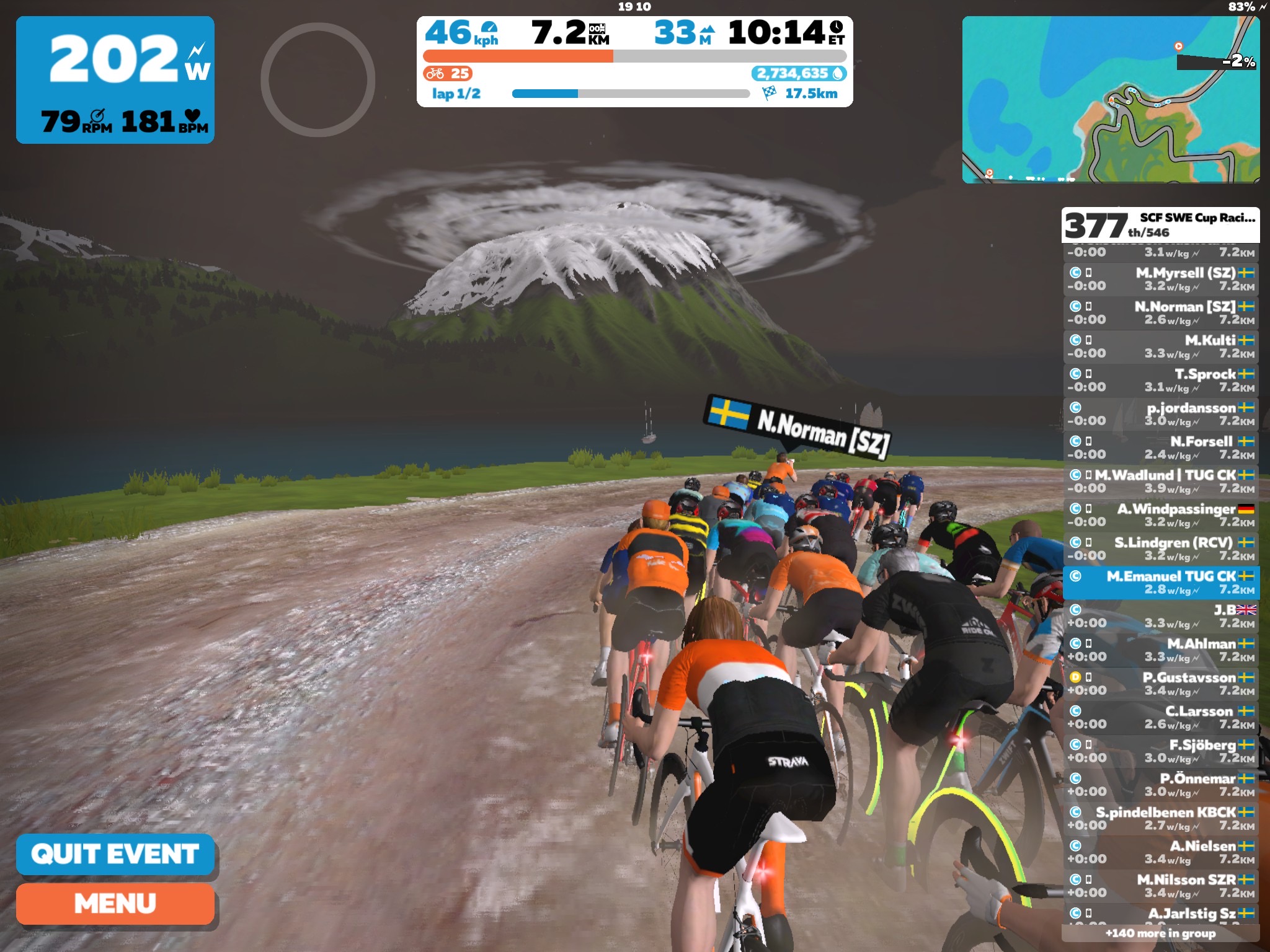Tap the 377th/546 race position header
This screenshot has width=1270, height=952.
(1160, 225)
